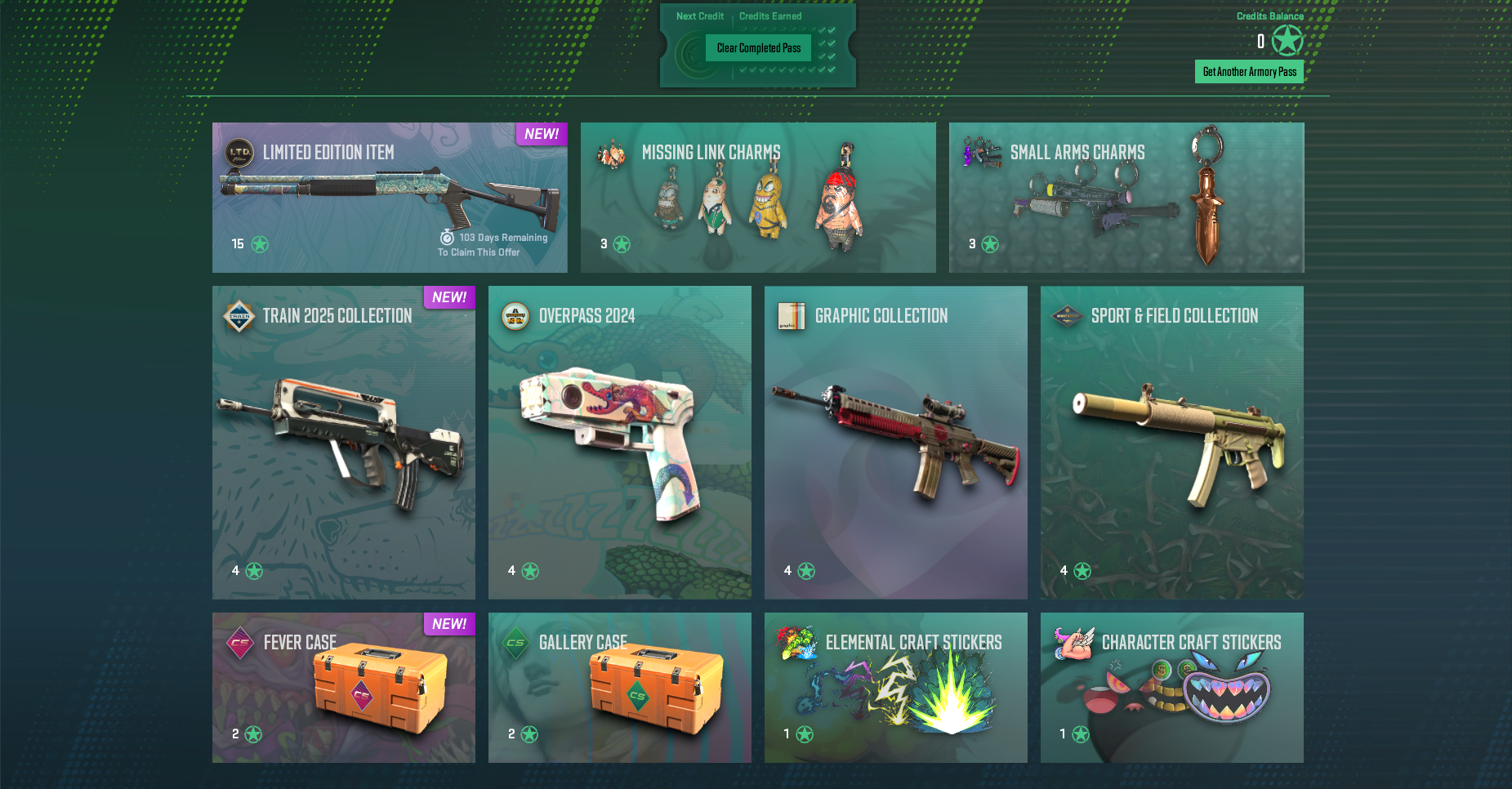Open the Sport & Field Collection
The height and width of the screenshot is (789, 1512).
coord(1172,442)
